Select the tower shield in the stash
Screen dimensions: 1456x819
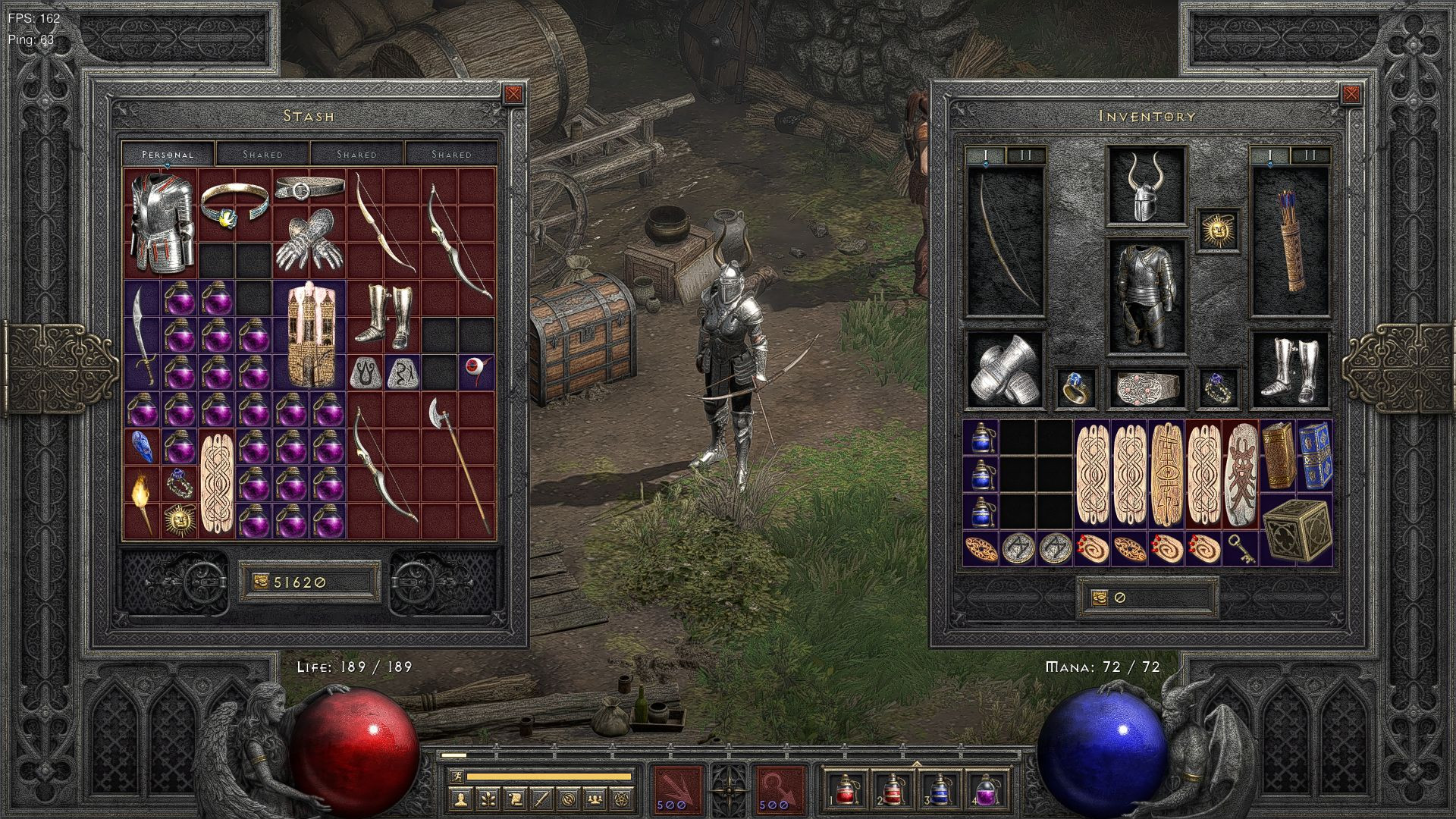point(309,334)
